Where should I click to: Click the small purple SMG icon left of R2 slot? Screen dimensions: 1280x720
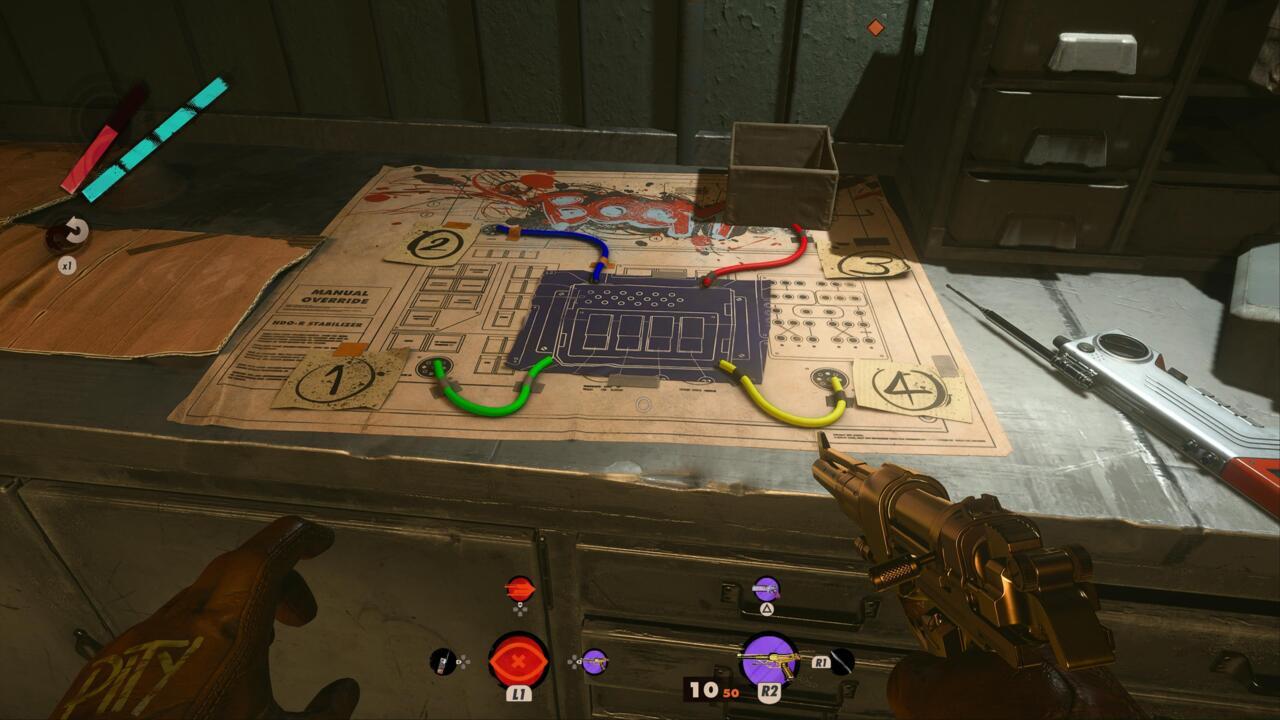[596, 663]
